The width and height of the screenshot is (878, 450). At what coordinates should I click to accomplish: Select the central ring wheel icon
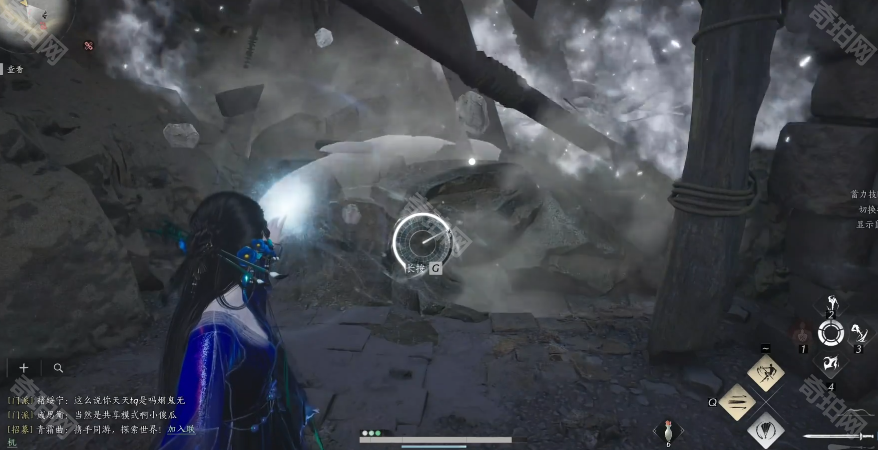(830, 333)
